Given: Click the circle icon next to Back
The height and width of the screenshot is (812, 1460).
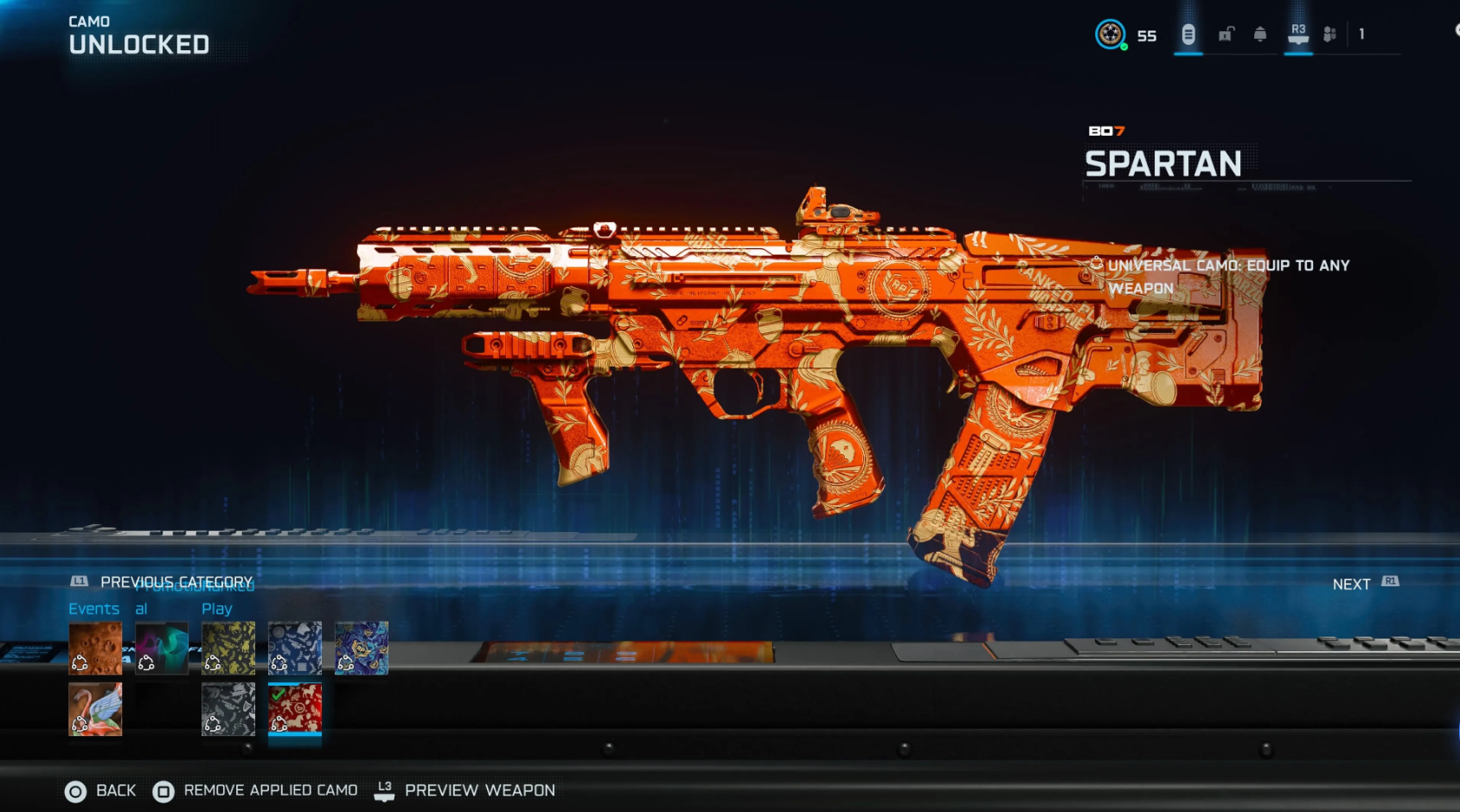Looking at the screenshot, I should pos(74,790).
